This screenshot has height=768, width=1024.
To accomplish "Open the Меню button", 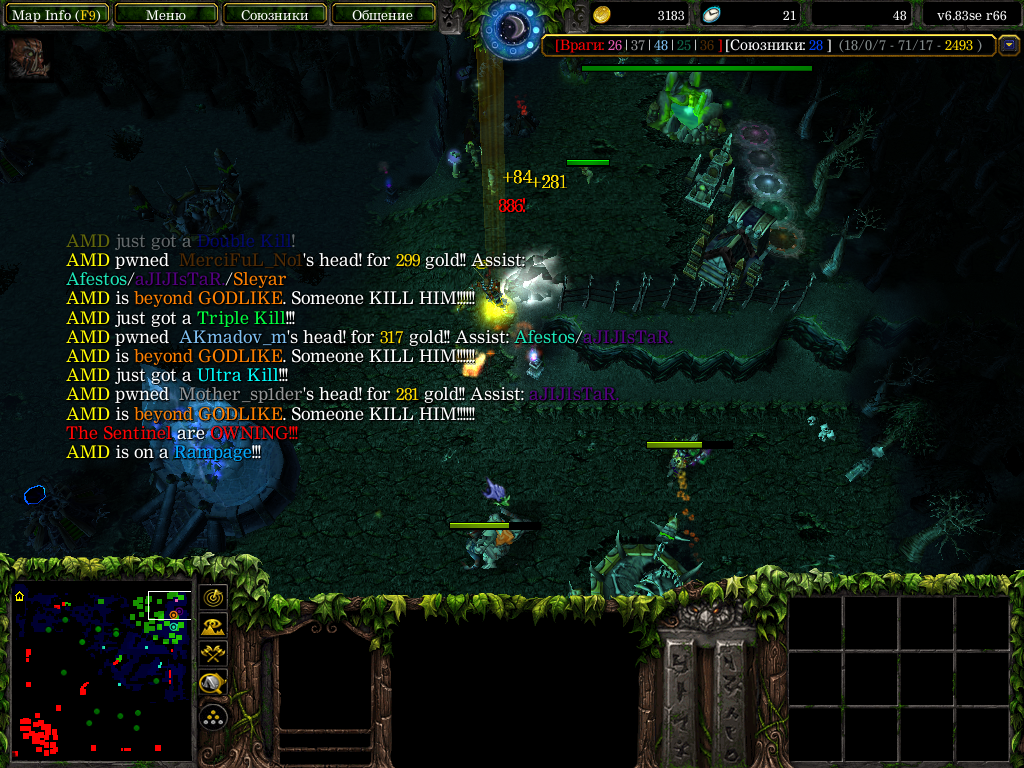I will coord(166,15).
